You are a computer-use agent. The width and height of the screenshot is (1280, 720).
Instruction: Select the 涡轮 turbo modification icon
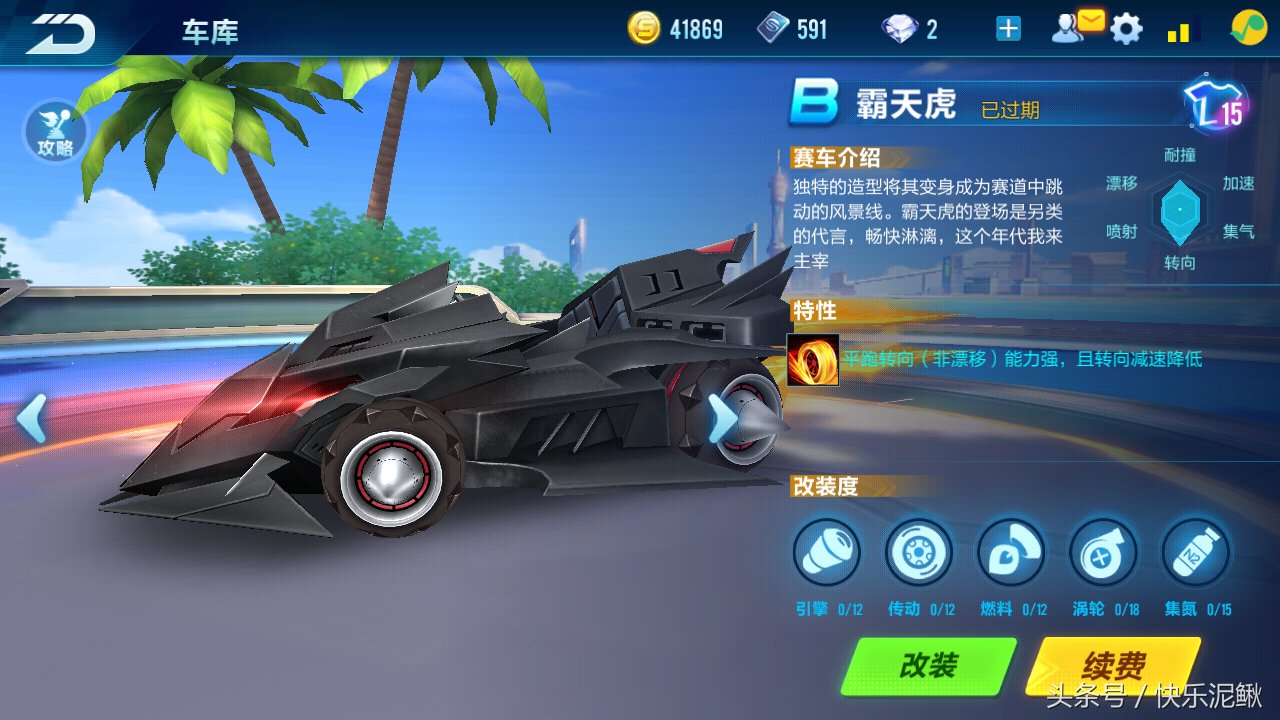tap(1103, 551)
